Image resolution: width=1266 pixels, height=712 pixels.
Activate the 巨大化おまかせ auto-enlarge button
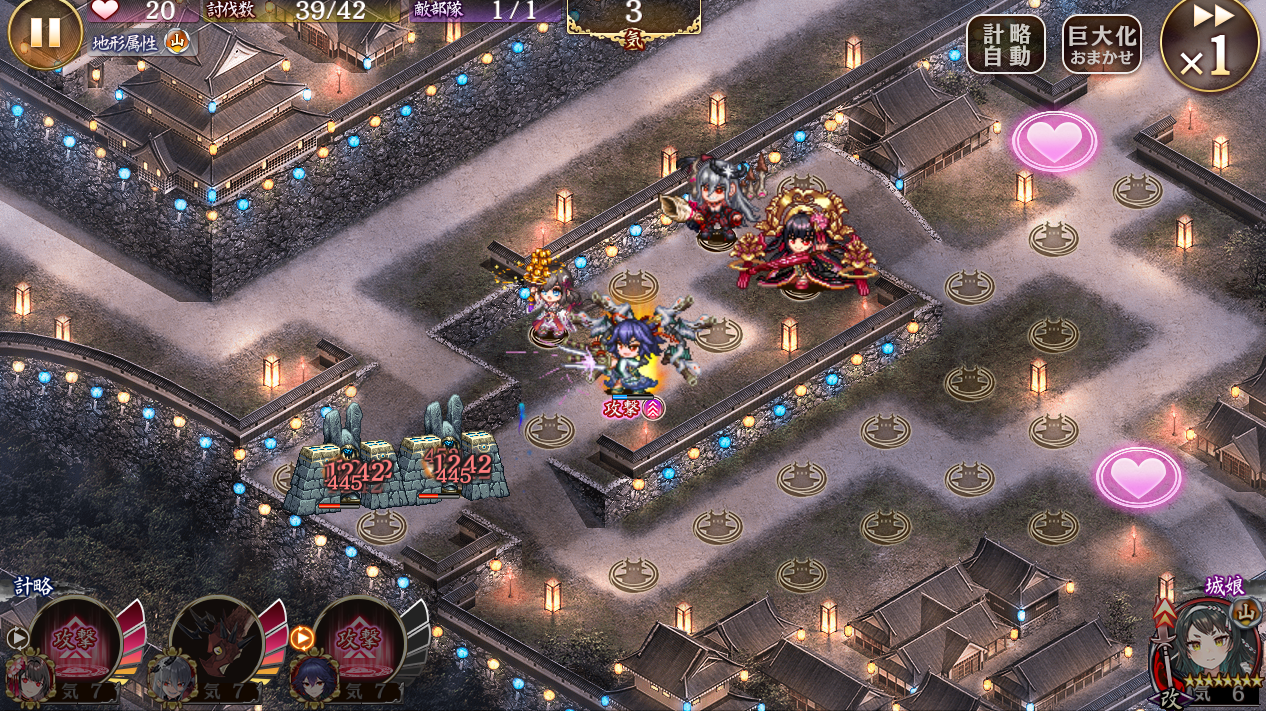(1101, 45)
